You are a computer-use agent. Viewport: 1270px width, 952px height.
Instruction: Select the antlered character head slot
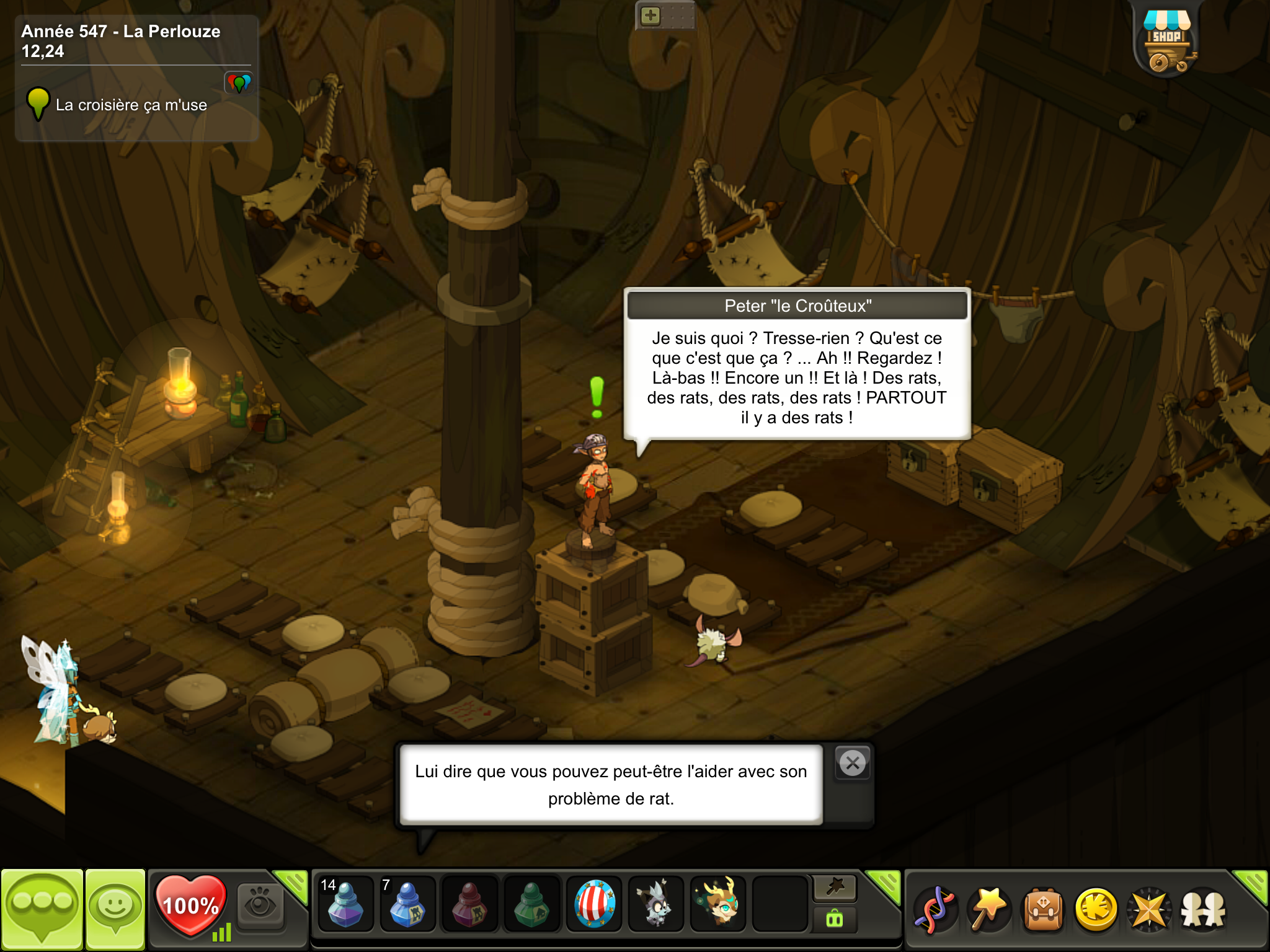(718, 903)
